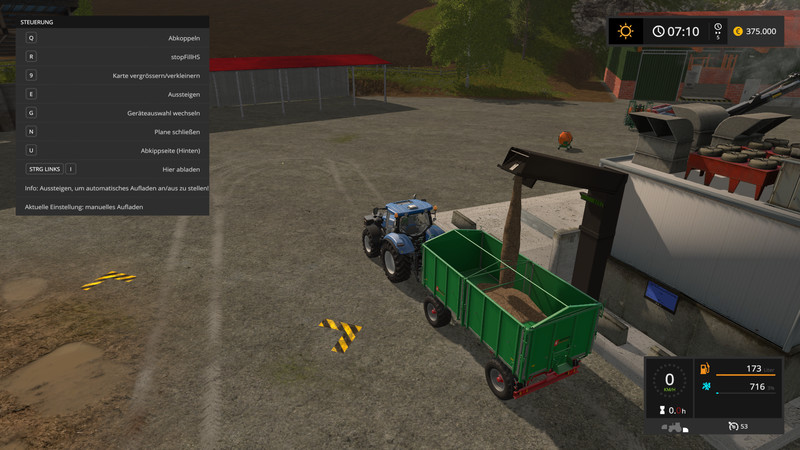This screenshot has height=450, width=800.
Task: Click the tractor and trailer schema icon
Action: tap(674, 427)
